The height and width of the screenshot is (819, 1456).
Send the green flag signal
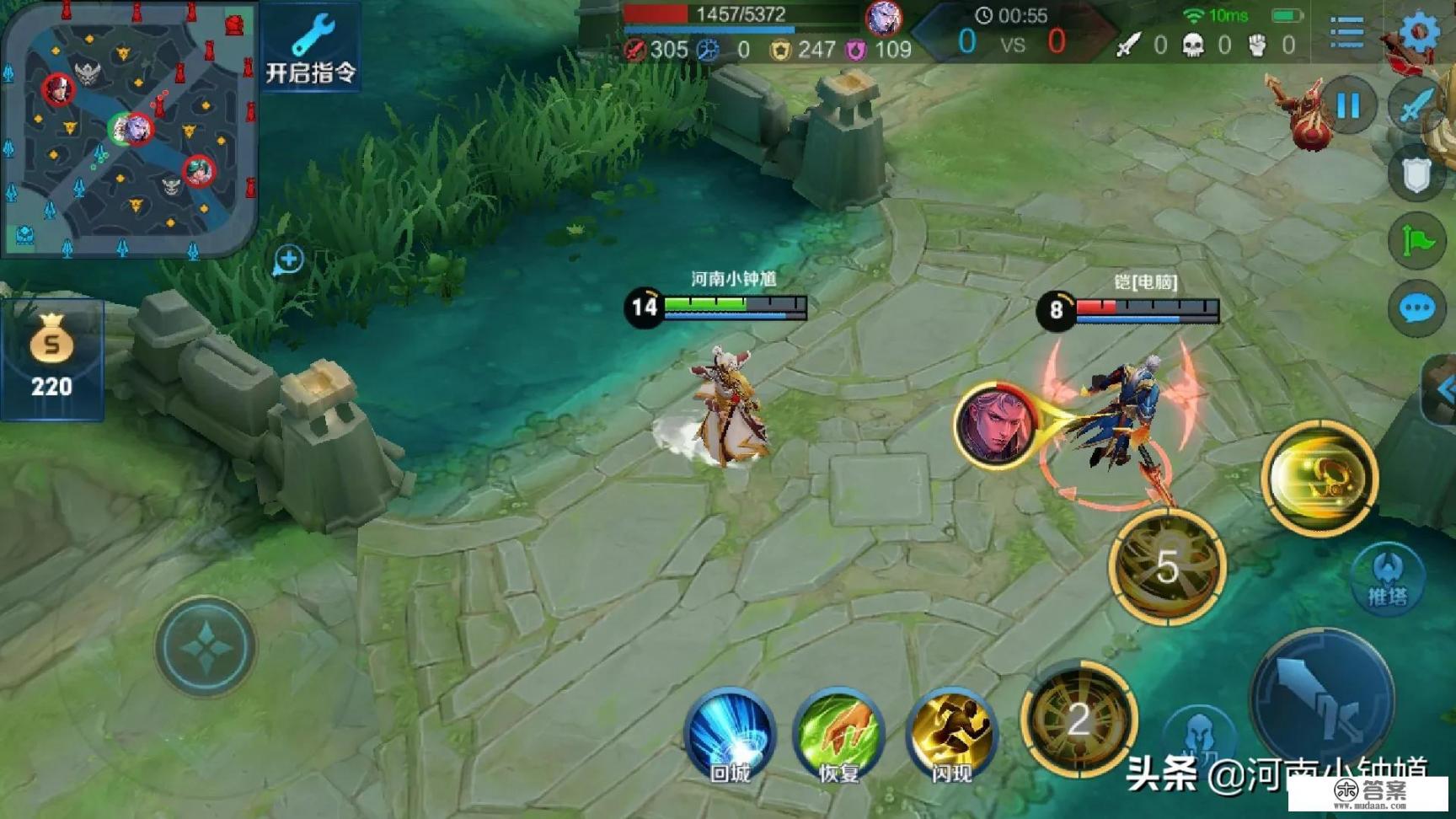coord(1417,242)
